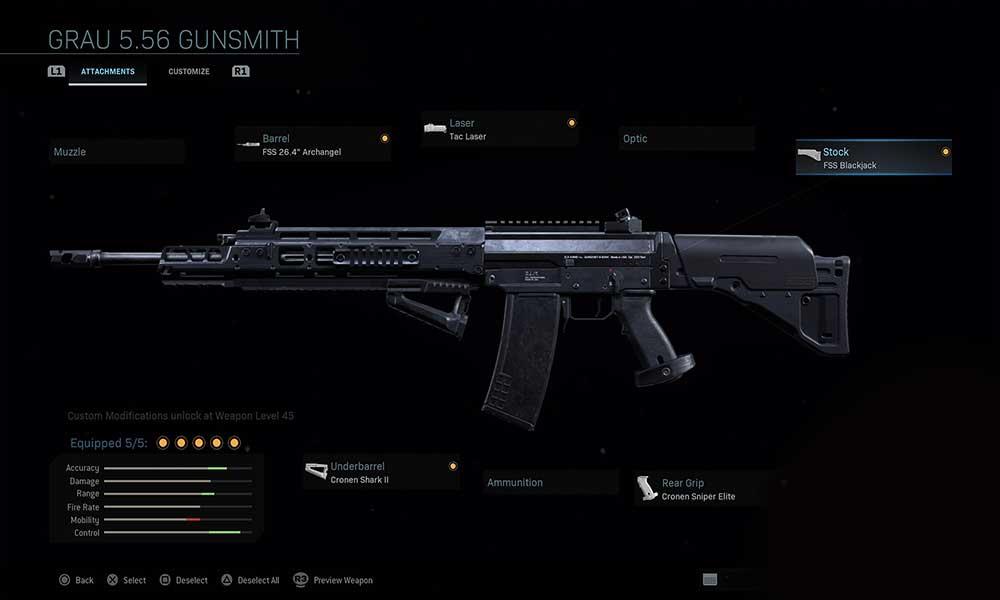This screenshot has width=1000, height=600.
Task: Open the Customize tab
Action: (189, 72)
